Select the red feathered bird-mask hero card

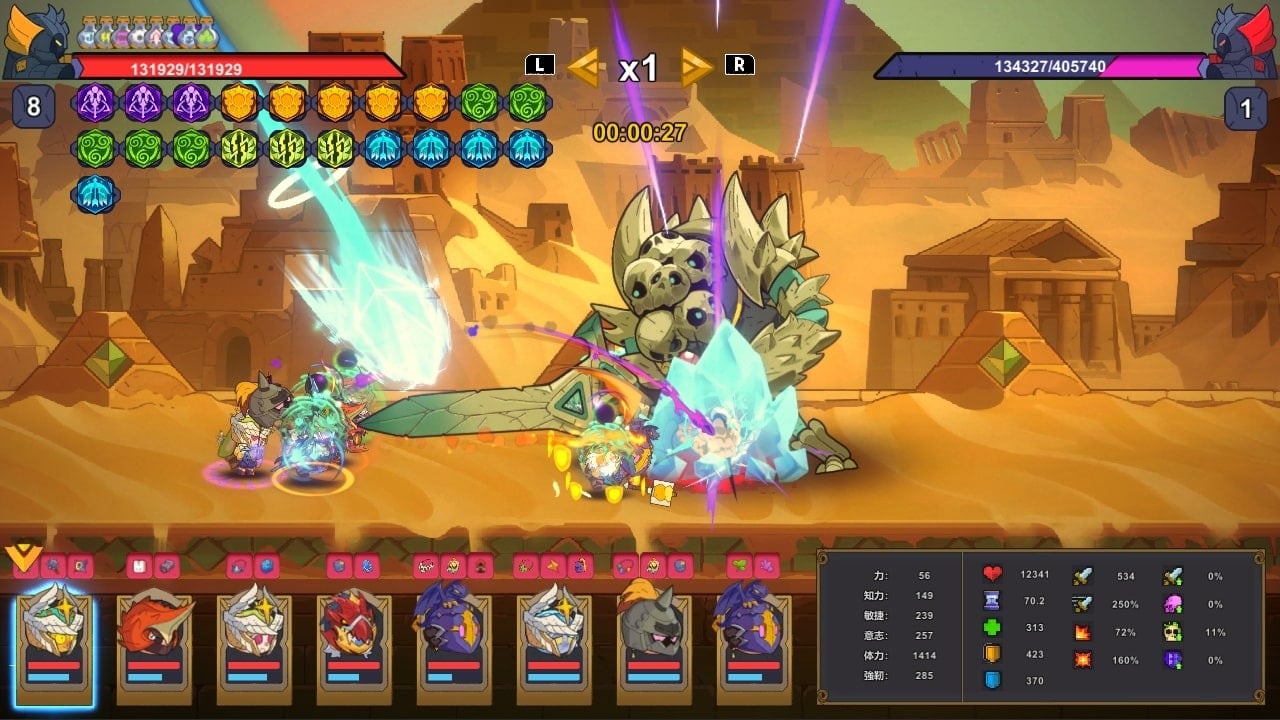coord(154,640)
